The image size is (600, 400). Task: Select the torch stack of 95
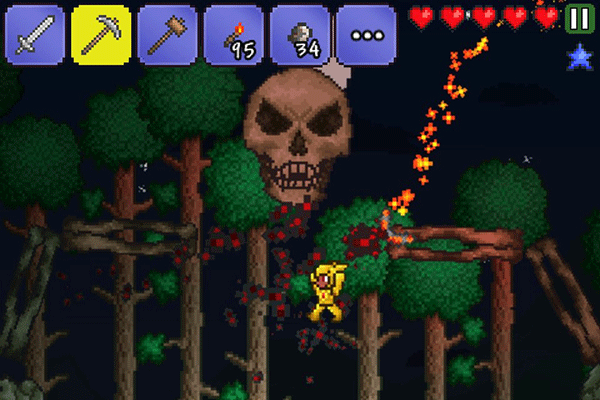tap(233, 33)
